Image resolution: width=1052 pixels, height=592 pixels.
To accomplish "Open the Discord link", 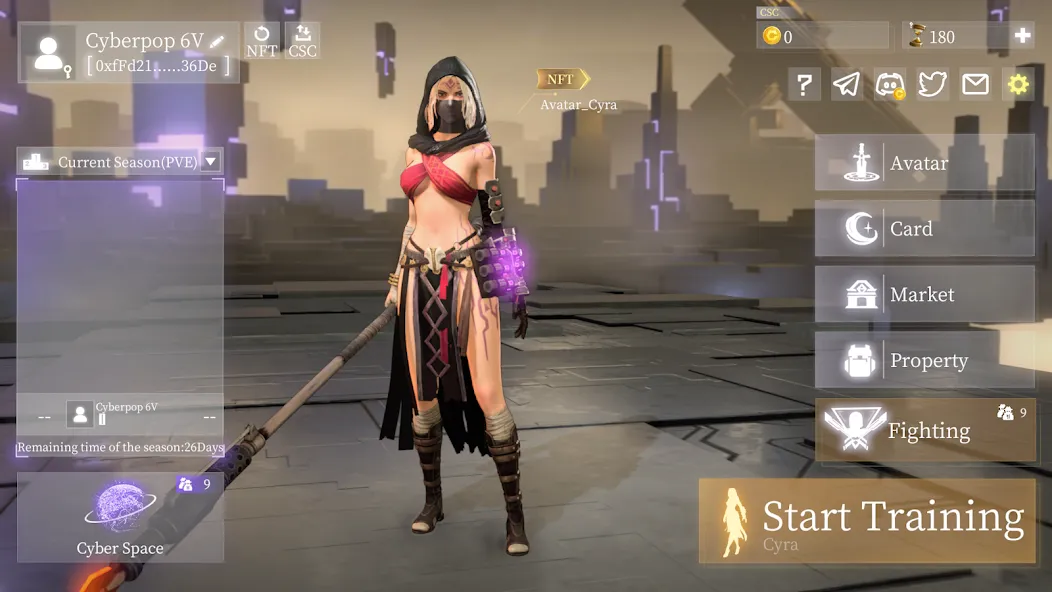I will click(x=890, y=84).
